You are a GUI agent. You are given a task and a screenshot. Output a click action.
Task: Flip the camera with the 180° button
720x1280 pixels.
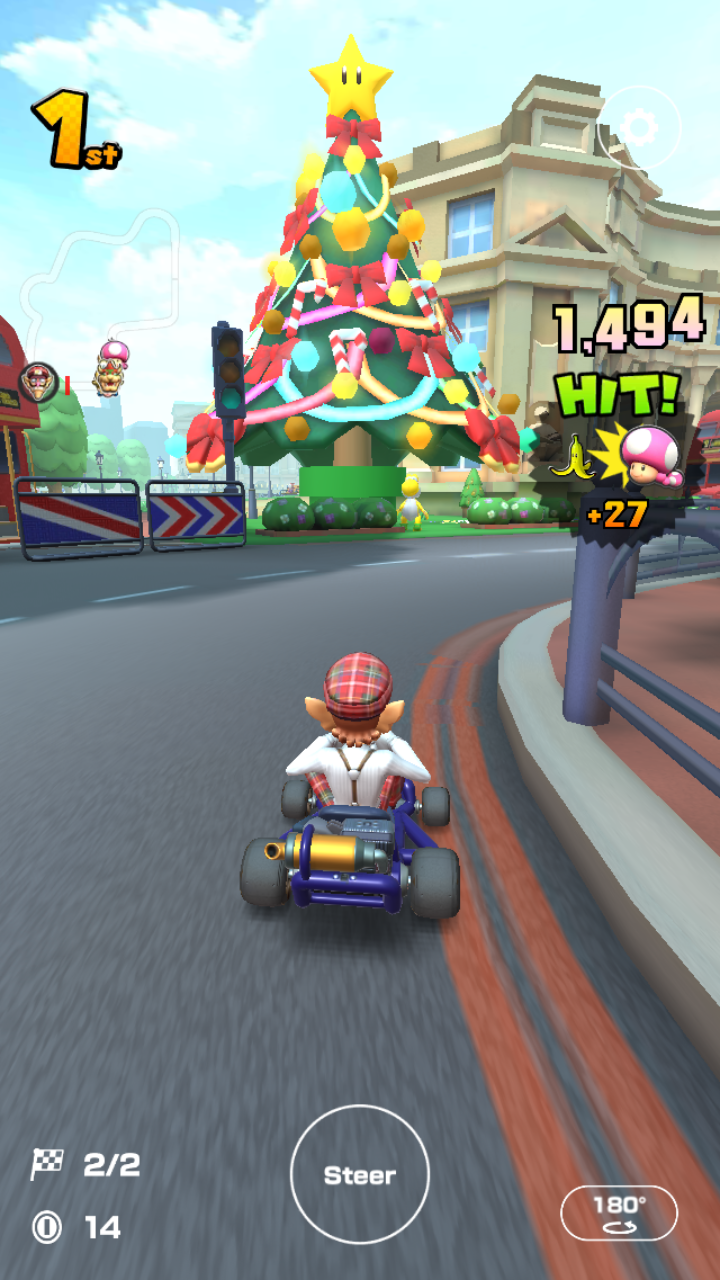click(x=619, y=1213)
